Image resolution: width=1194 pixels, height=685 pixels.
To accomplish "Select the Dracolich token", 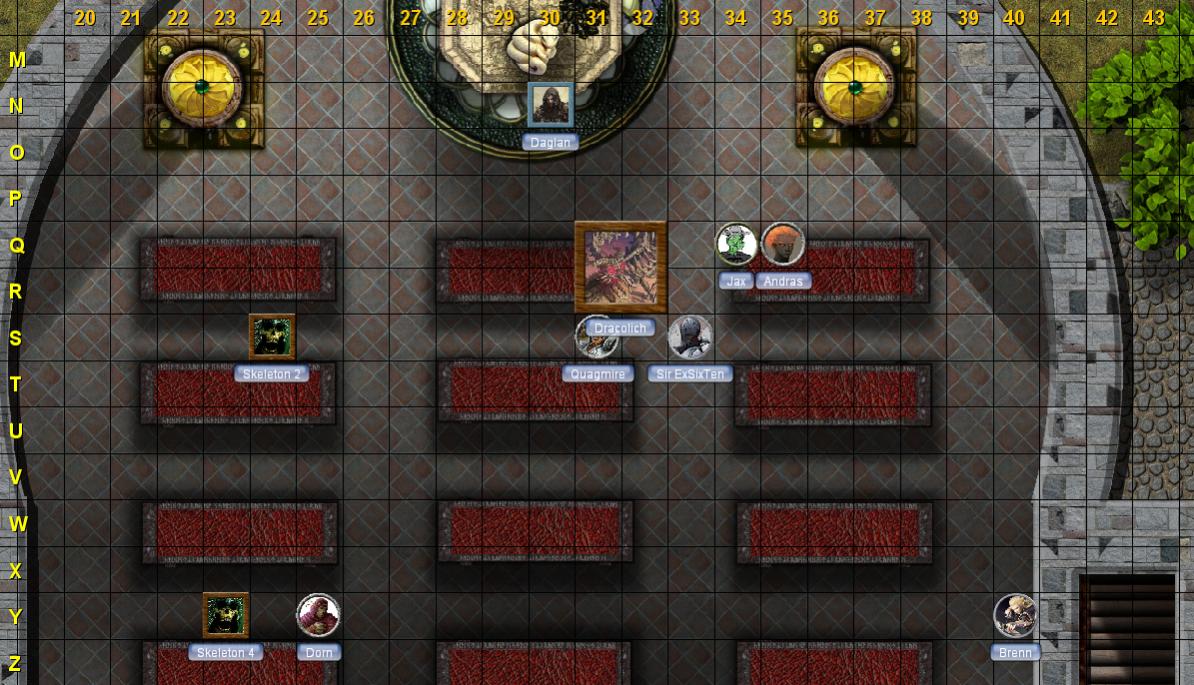I will click(620, 267).
